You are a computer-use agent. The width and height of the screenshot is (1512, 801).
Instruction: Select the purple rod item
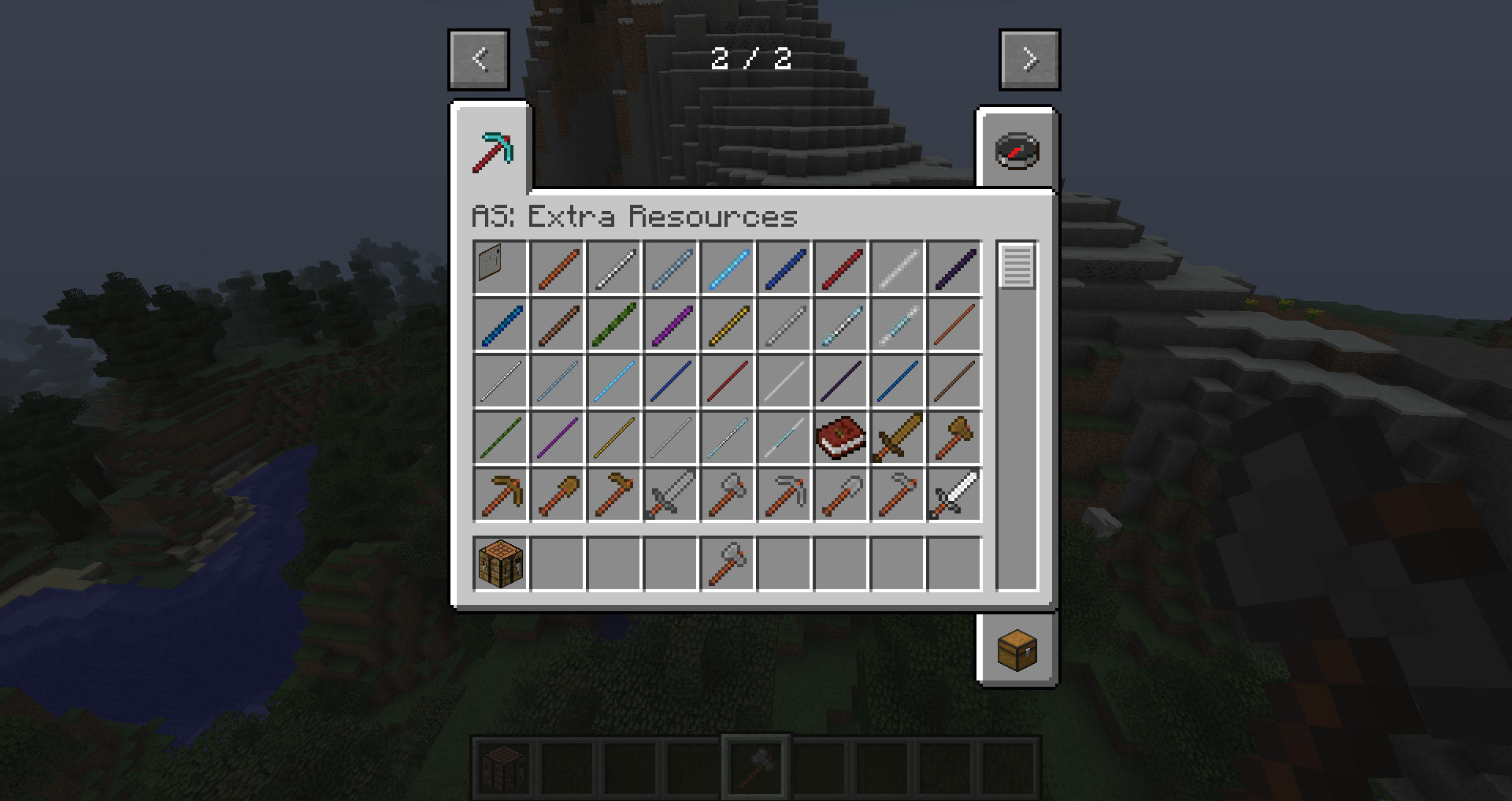(670, 324)
